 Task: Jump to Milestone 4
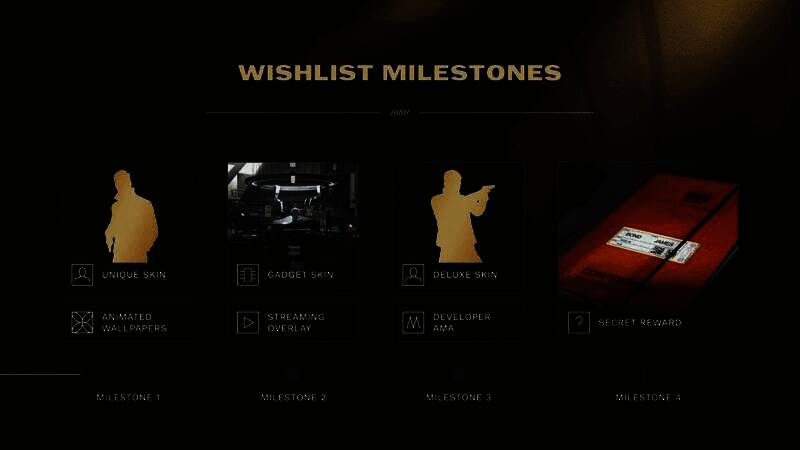(648, 397)
